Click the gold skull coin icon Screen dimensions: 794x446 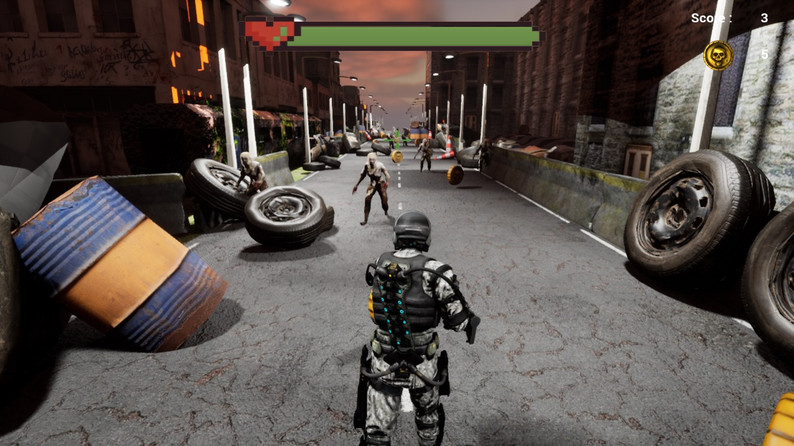pyautogui.click(x=717, y=55)
